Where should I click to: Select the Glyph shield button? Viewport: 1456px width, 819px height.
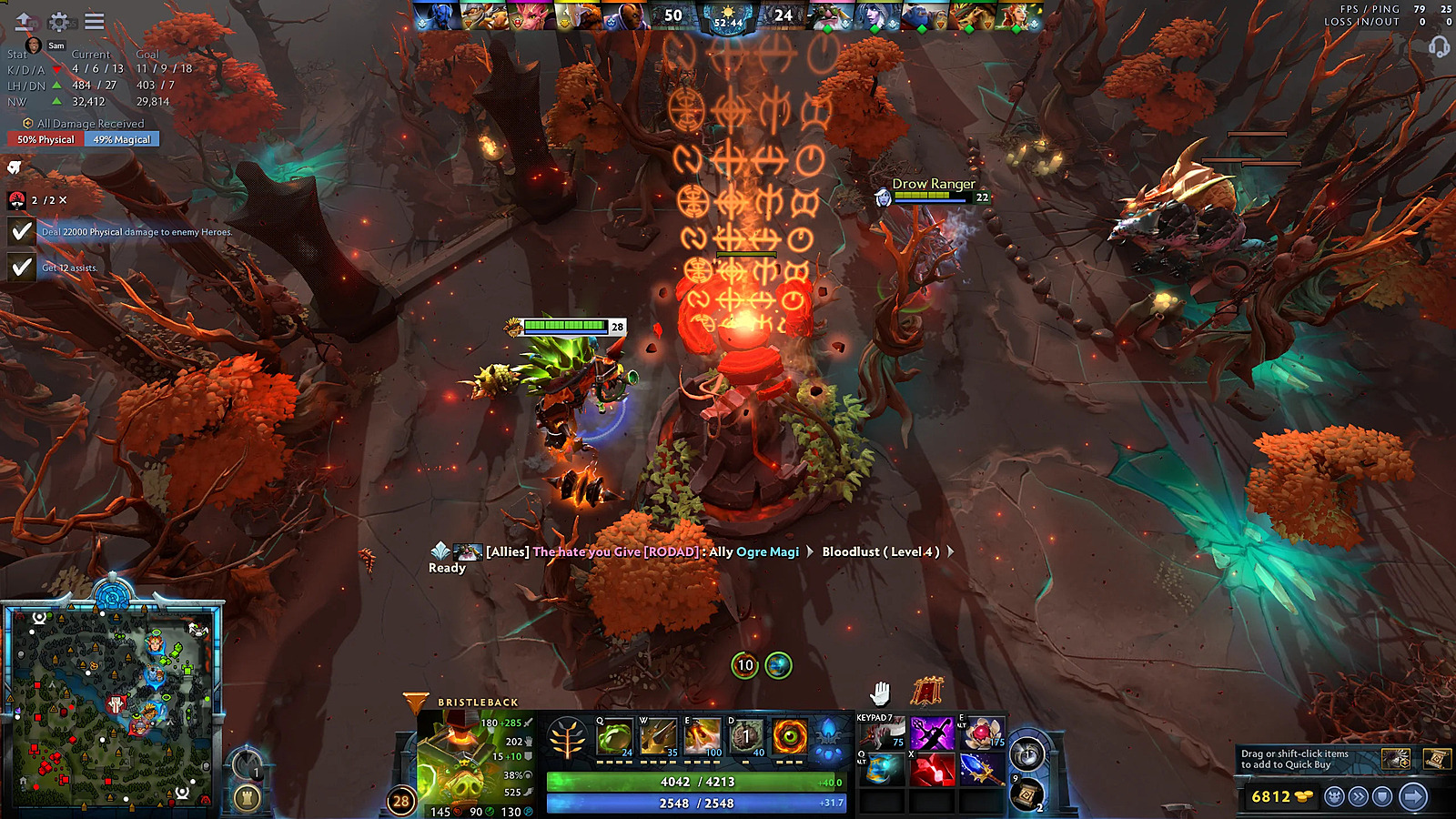tap(1382, 797)
